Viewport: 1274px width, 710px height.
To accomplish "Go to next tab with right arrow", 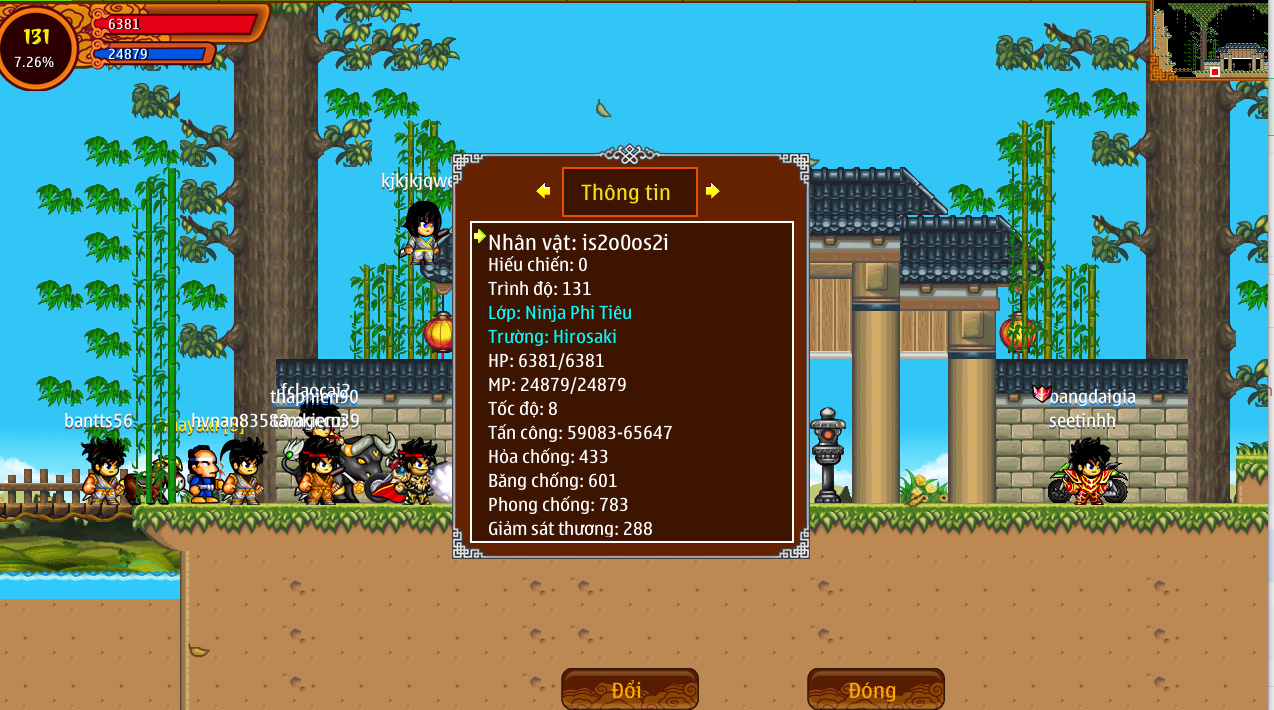I will point(712,191).
